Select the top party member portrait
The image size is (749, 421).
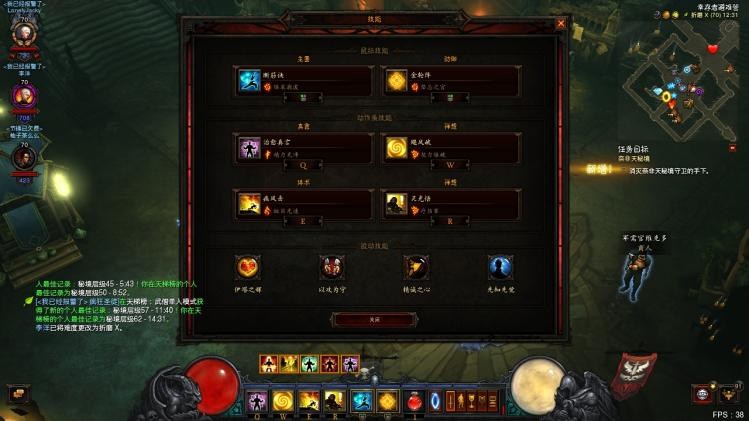tap(23, 31)
